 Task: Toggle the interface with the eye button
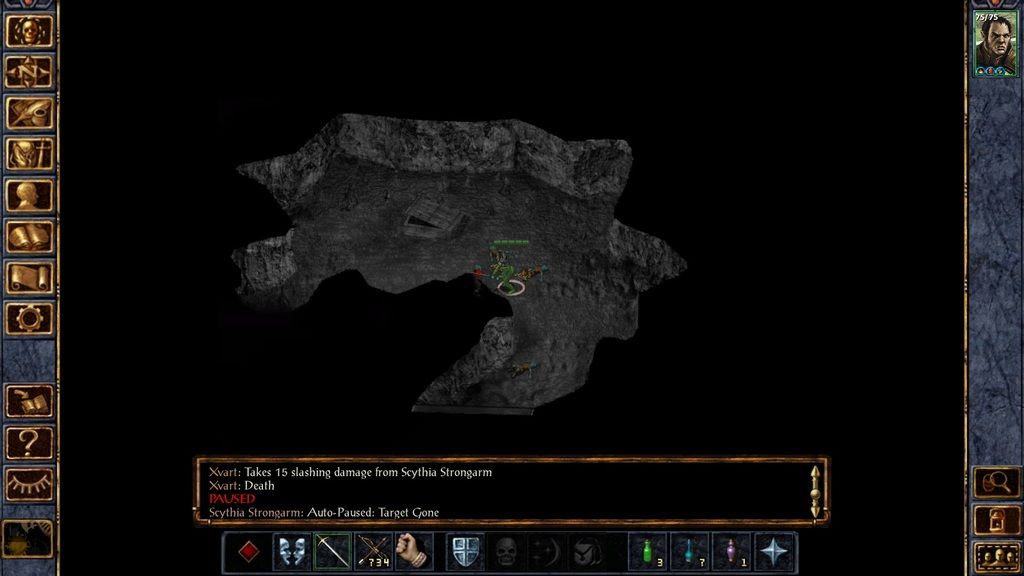pyautogui.click(x=29, y=484)
